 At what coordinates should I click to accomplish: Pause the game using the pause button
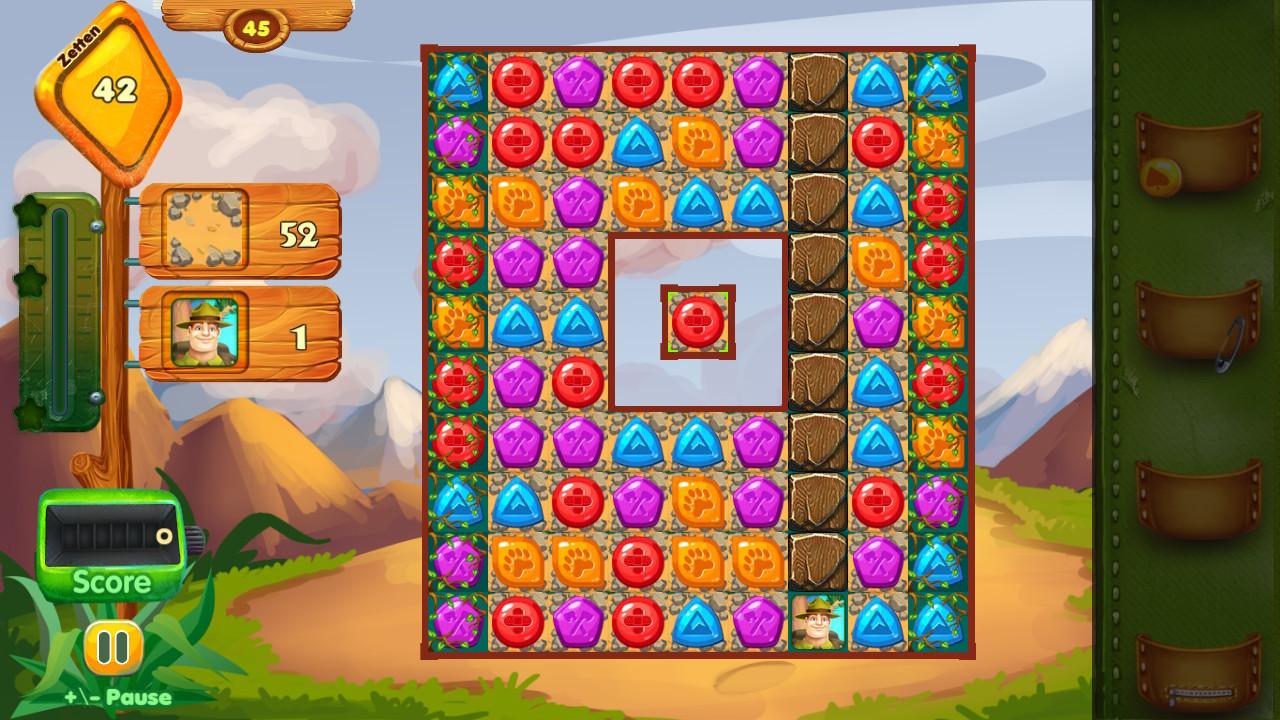[x=111, y=646]
